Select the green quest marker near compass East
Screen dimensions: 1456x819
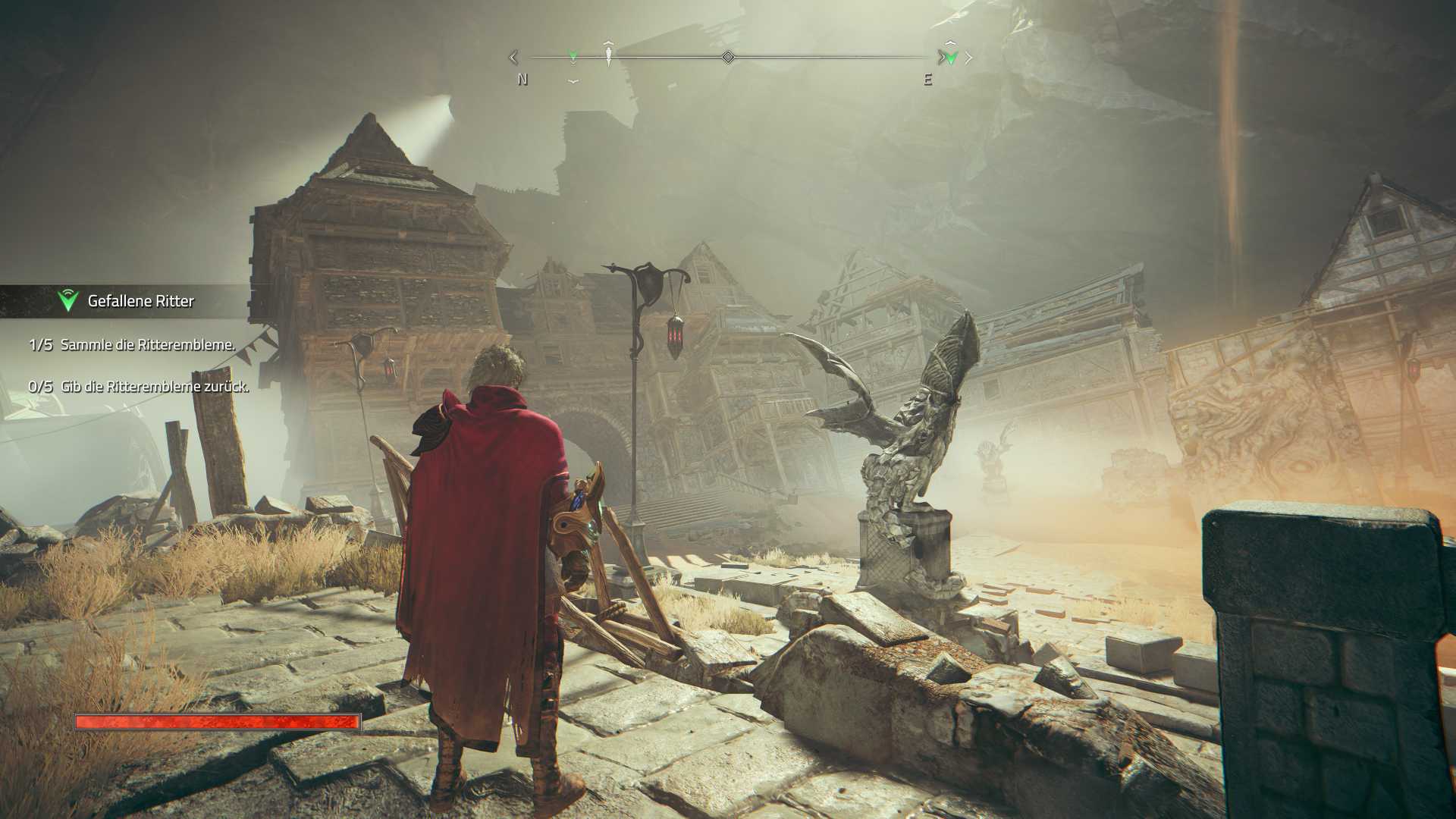tap(951, 58)
